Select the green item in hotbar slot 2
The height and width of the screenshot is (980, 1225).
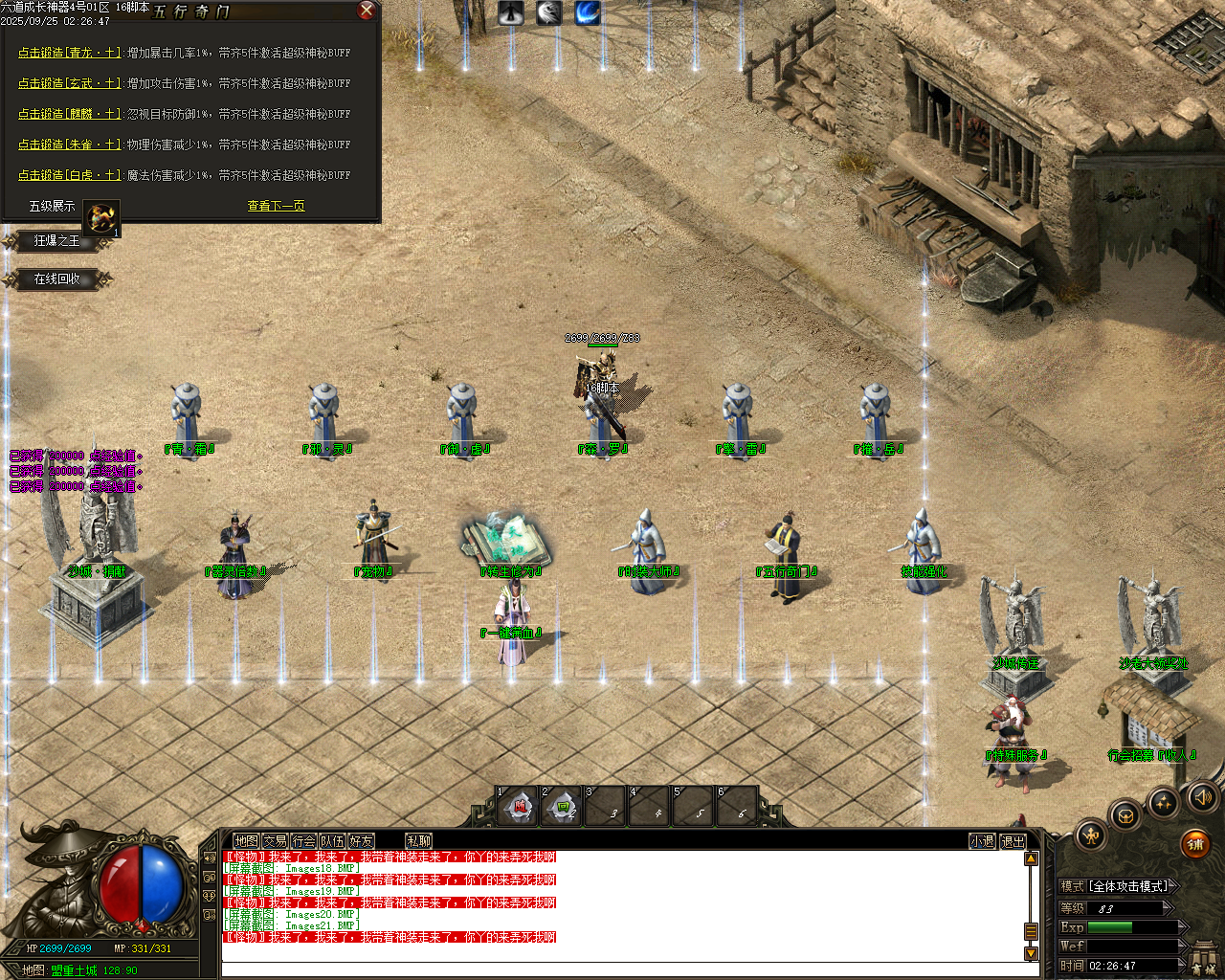[x=561, y=807]
